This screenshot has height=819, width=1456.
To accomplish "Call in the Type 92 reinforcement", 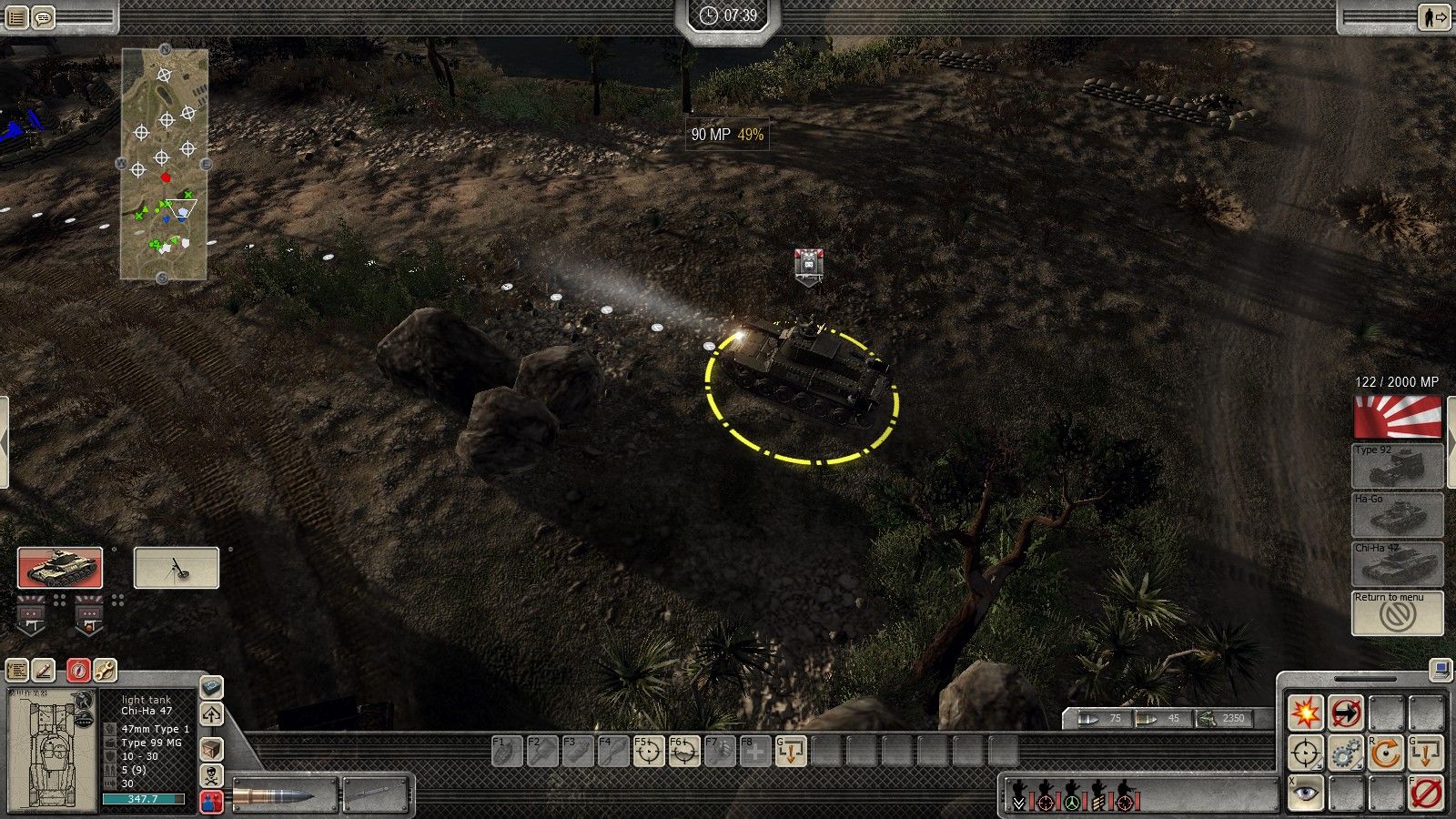I will [1397, 466].
